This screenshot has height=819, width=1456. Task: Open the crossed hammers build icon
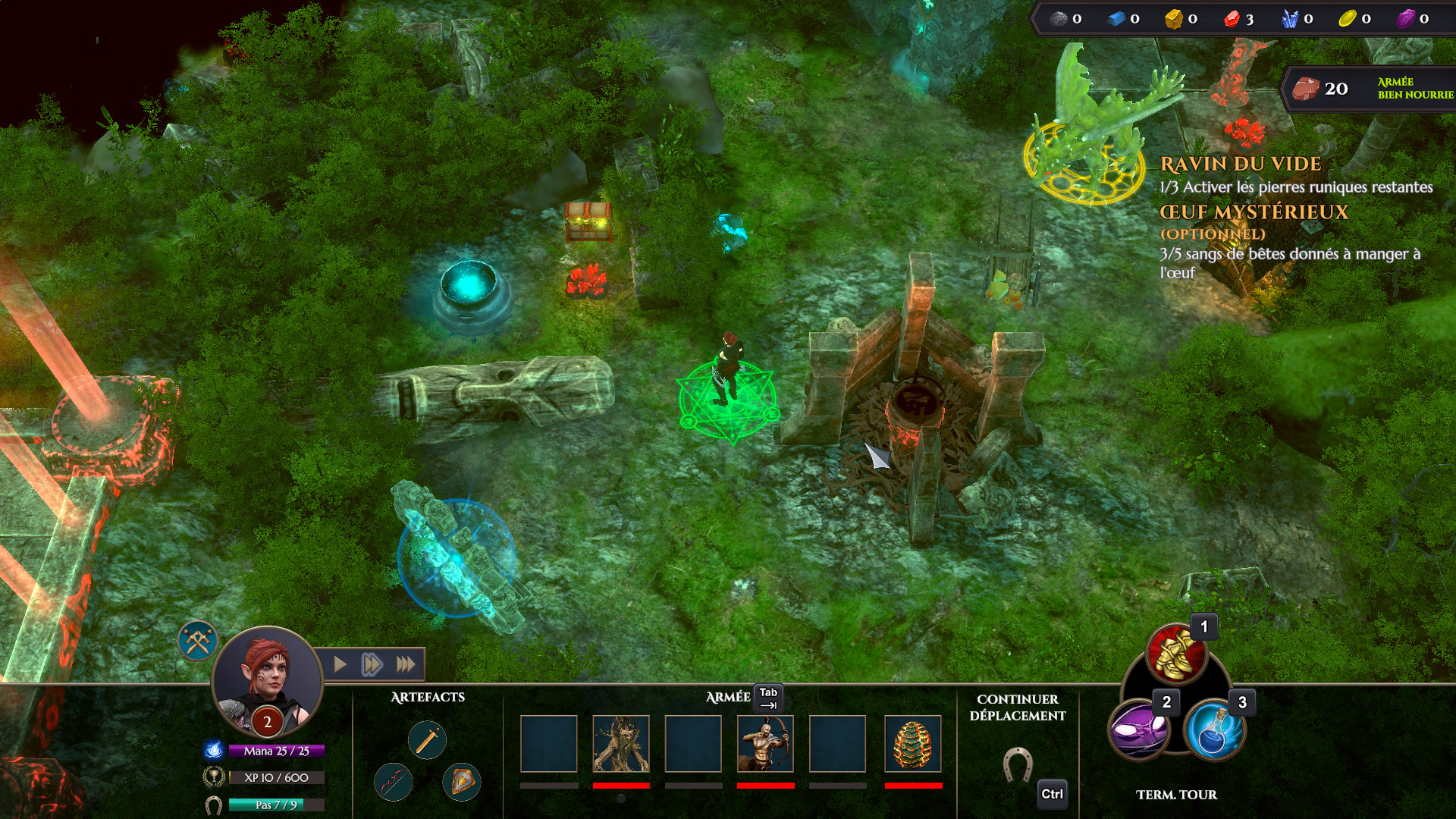pyautogui.click(x=198, y=642)
